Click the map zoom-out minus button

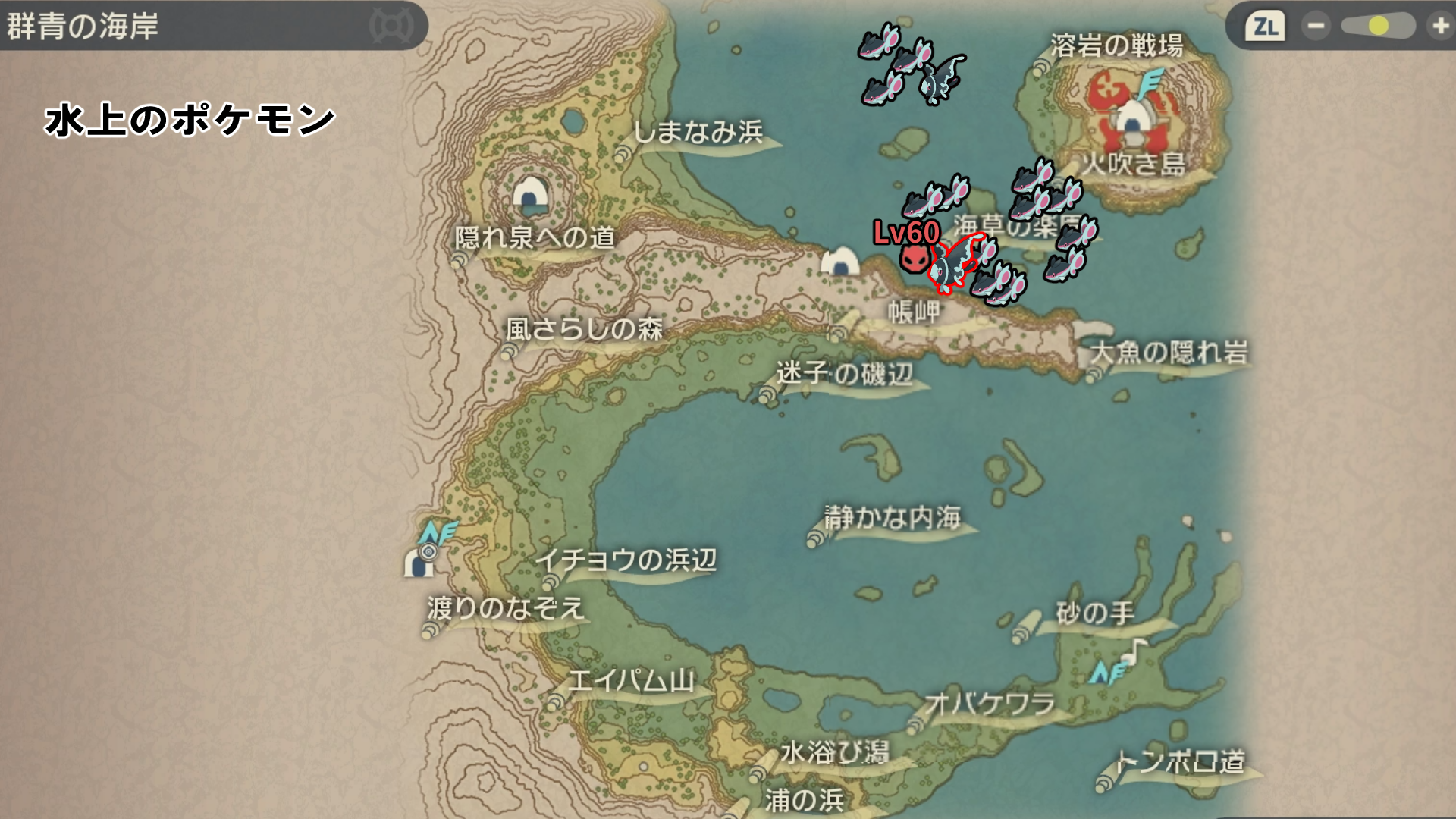point(1316,27)
